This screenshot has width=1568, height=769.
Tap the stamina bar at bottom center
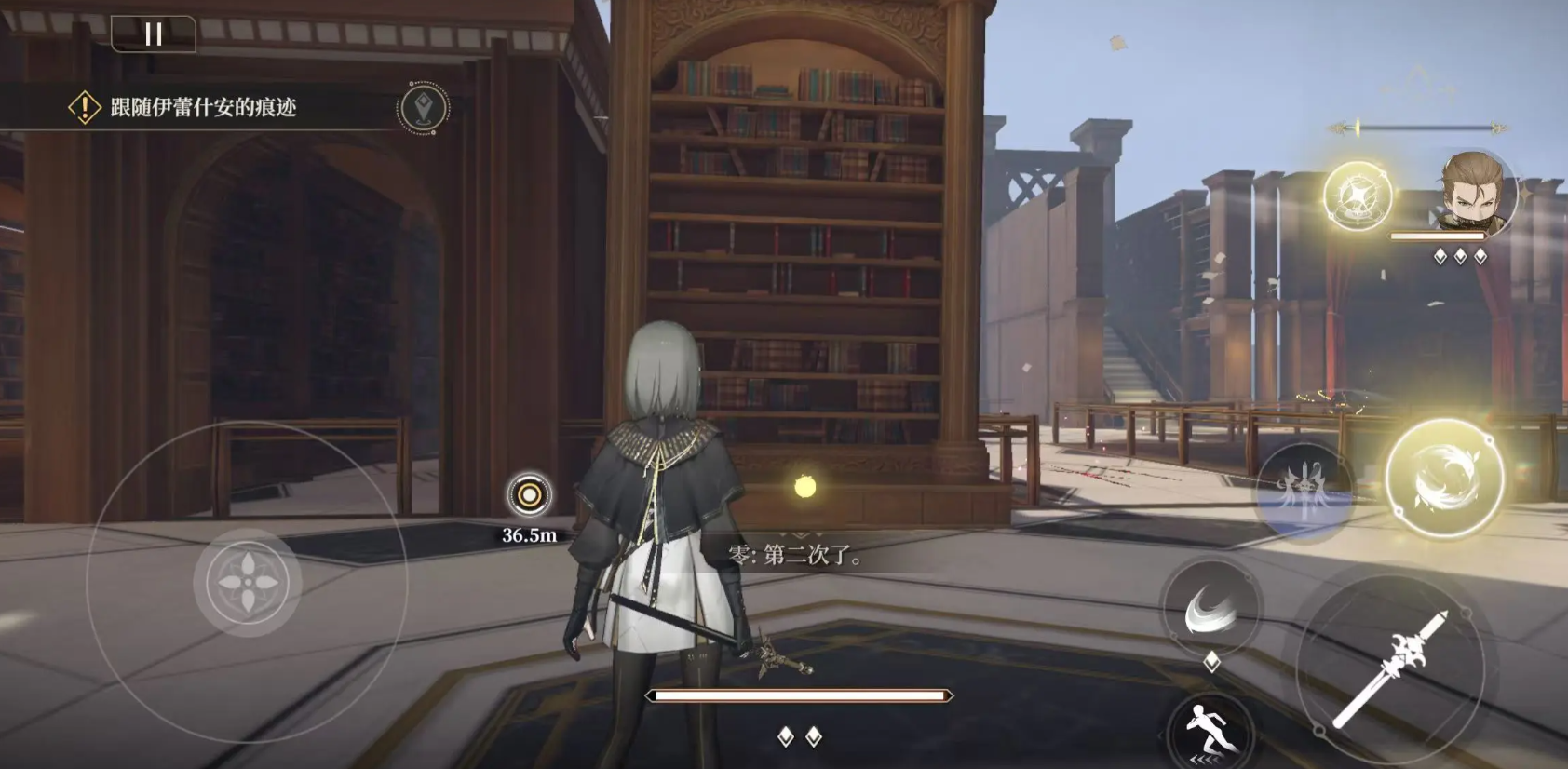click(x=801, y=694)
